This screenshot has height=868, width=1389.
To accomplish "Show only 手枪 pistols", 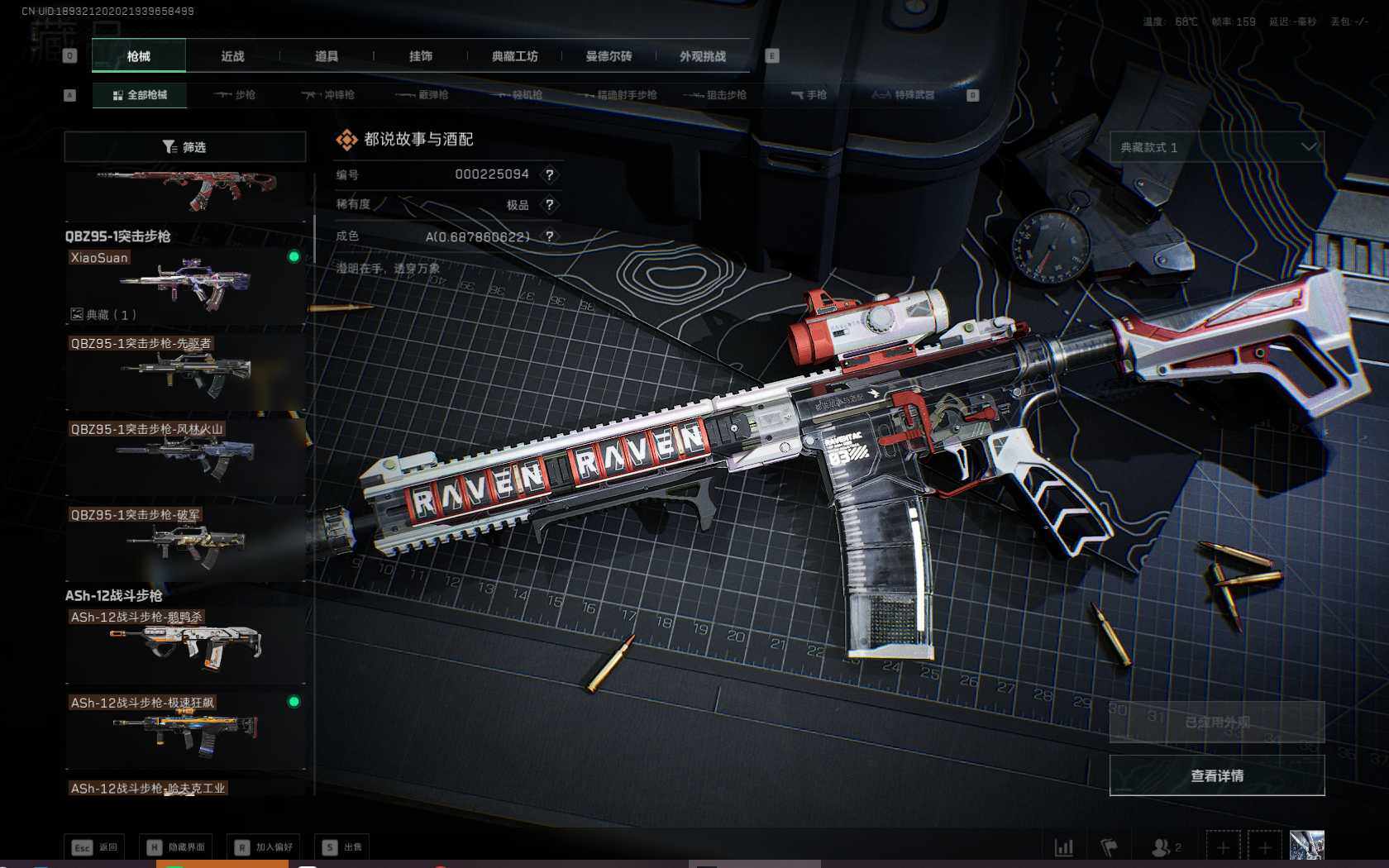I will coord(809,95).
